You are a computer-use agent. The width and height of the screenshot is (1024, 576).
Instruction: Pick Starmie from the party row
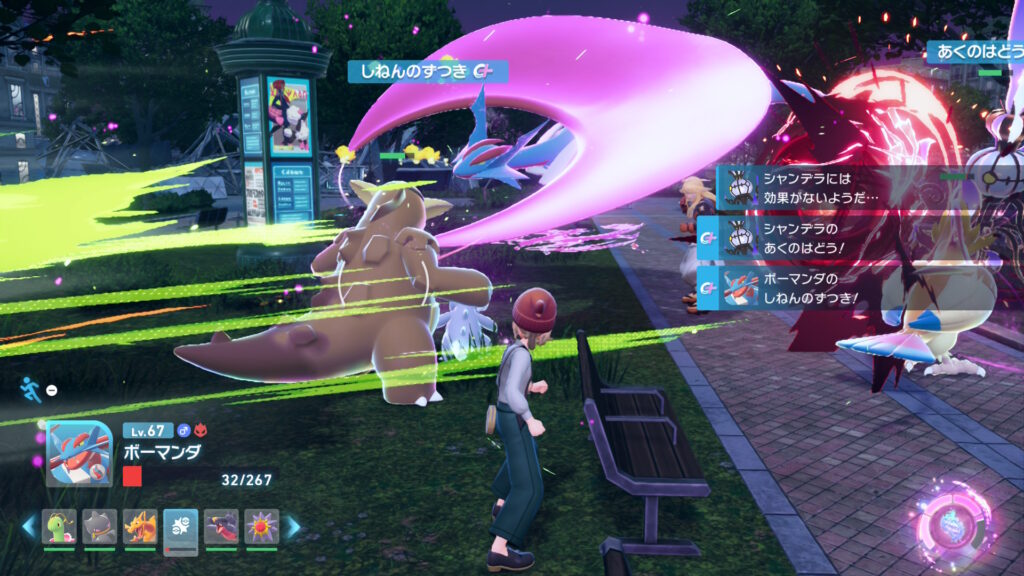[x=262, y=526]
